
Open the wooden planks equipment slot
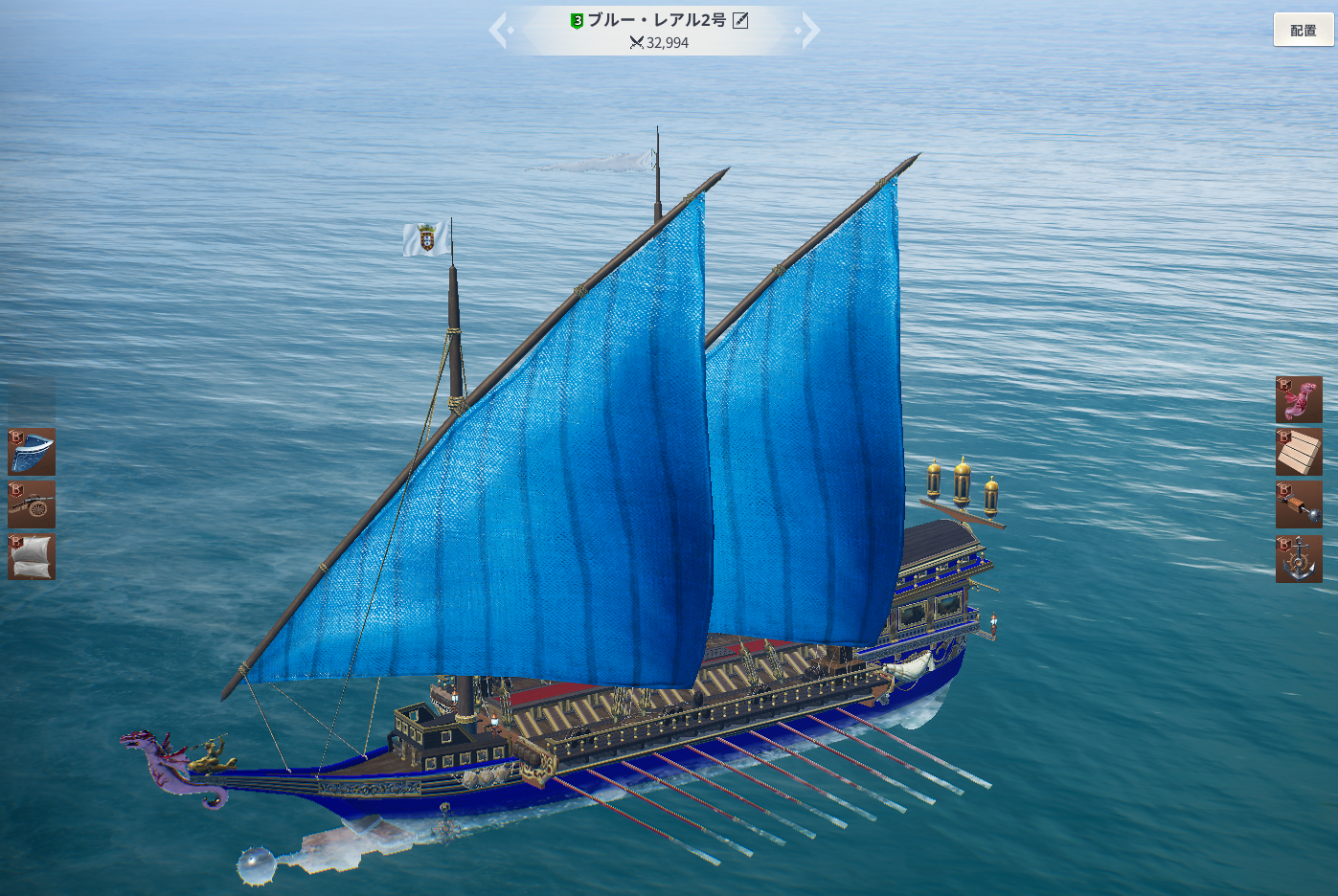(1299, 452)
